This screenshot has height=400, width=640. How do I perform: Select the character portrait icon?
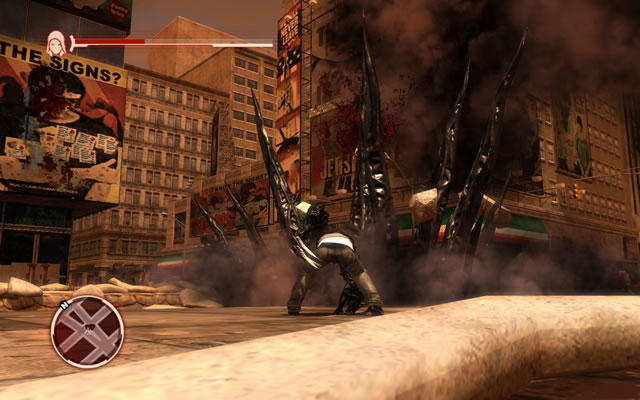56,42
